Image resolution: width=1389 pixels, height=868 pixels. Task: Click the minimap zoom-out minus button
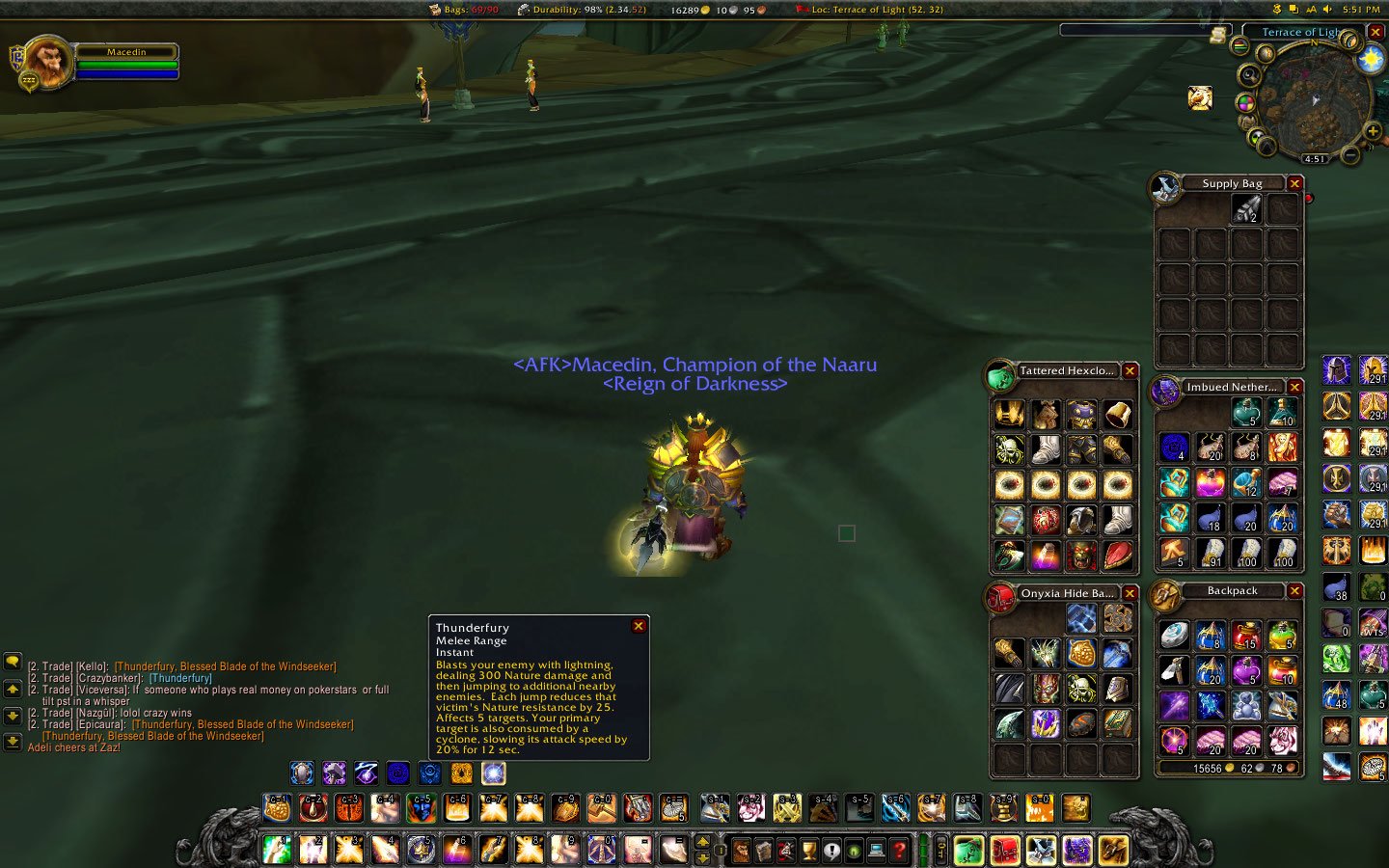click(1349, 156)
